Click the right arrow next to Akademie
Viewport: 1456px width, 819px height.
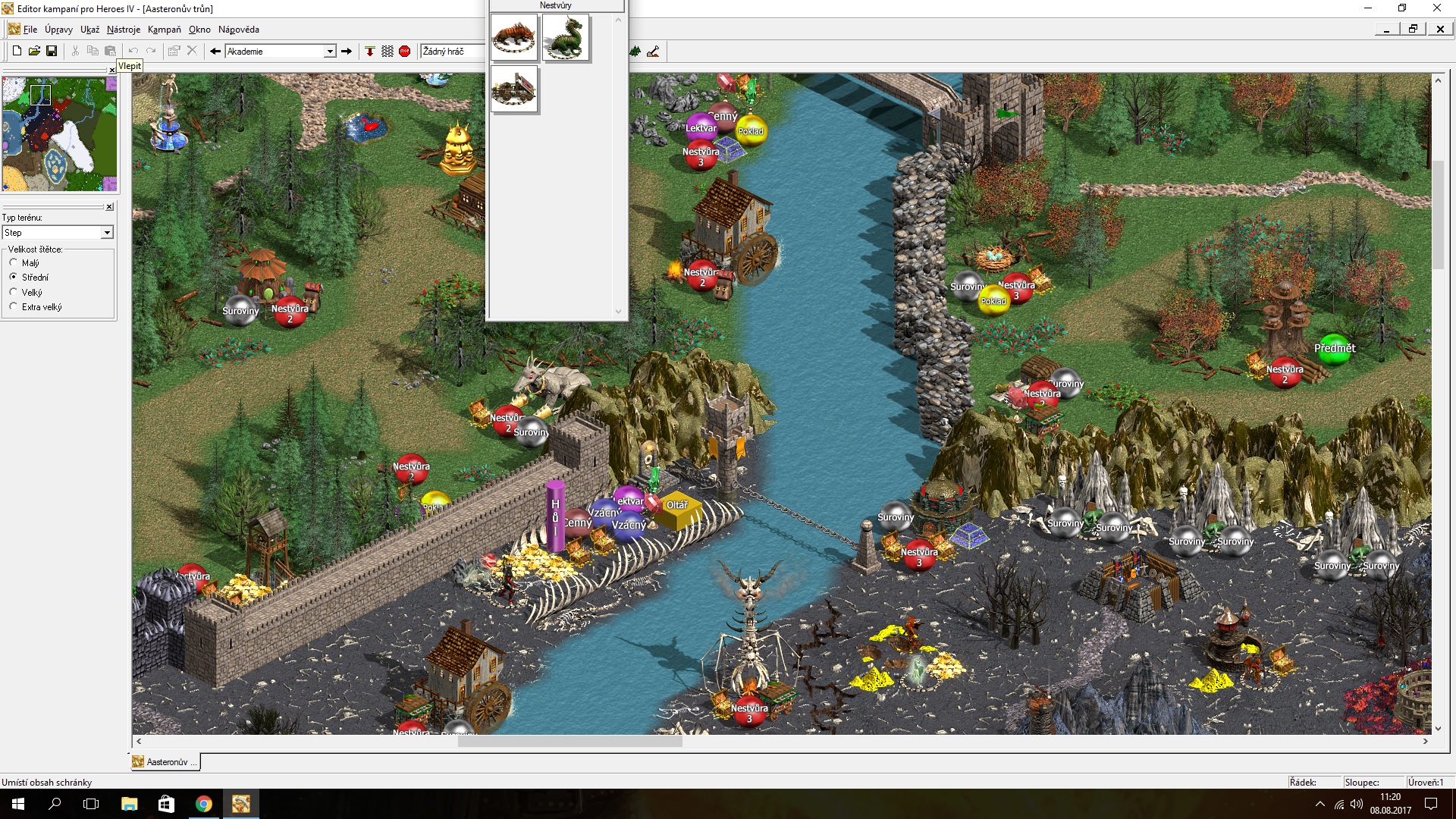[347, 51]
